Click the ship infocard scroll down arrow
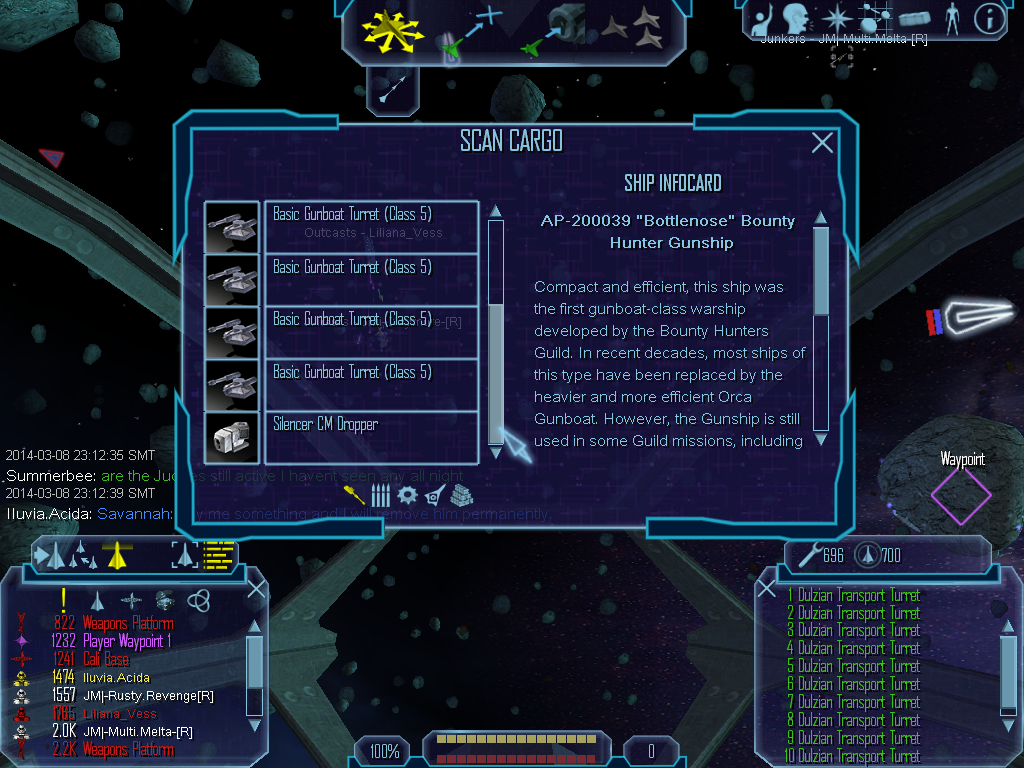 pos(821,438)
